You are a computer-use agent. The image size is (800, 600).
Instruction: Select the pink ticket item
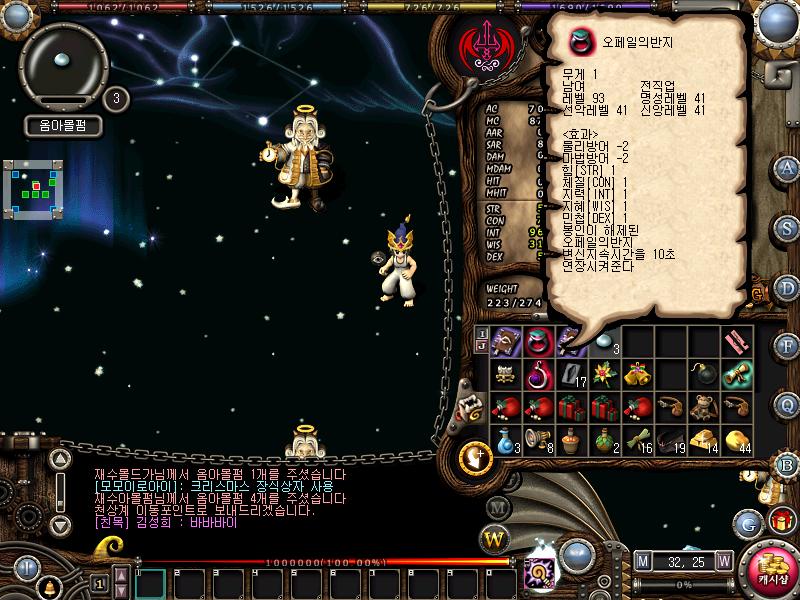pos(739,341)
